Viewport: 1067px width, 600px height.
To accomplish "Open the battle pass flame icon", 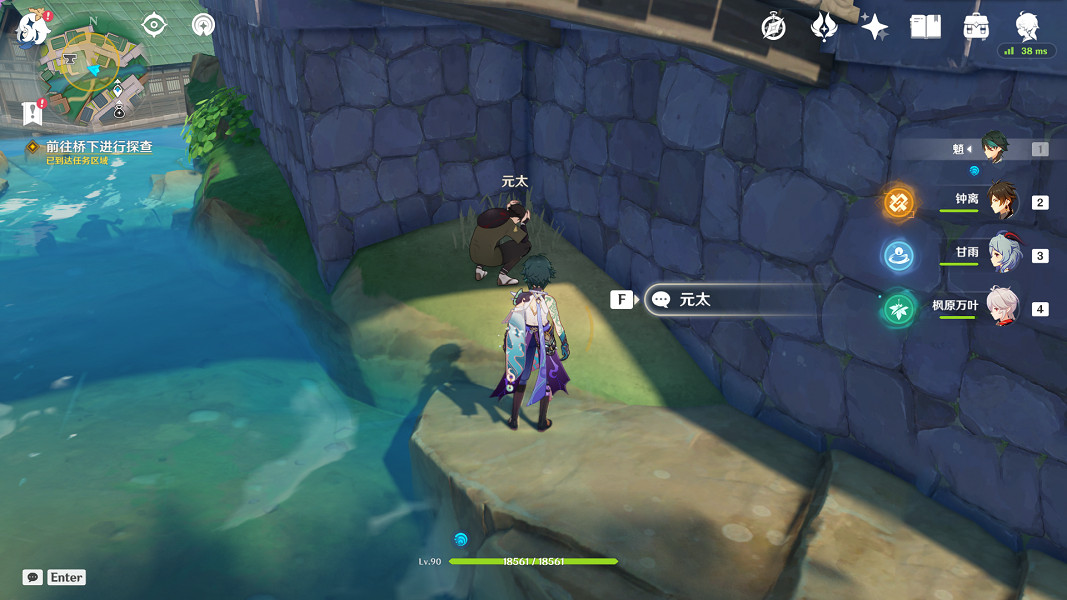I will [x=823, y=27].
